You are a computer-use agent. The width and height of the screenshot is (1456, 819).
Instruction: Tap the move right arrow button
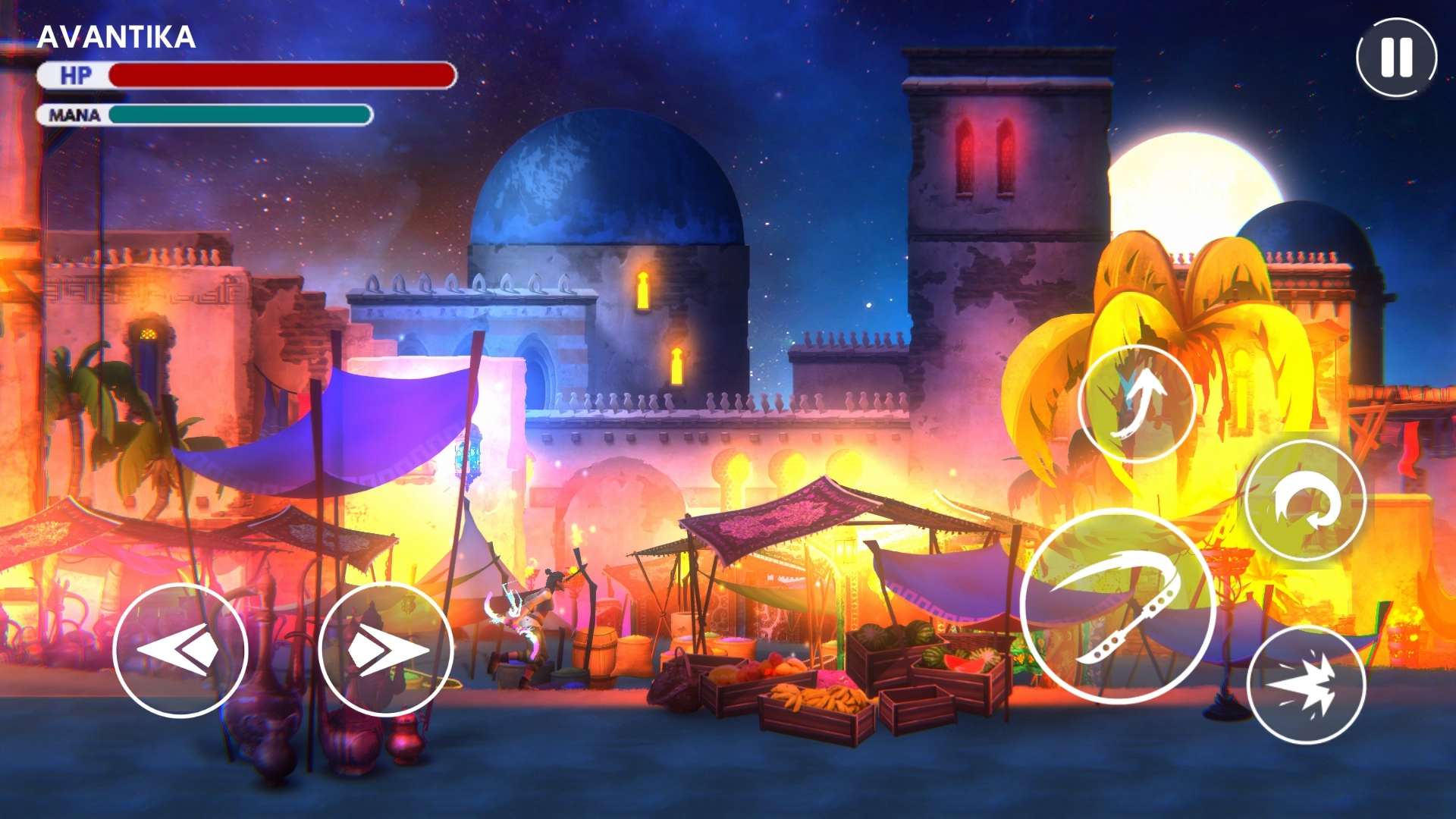pyautogui.click(x=385, y=650)
